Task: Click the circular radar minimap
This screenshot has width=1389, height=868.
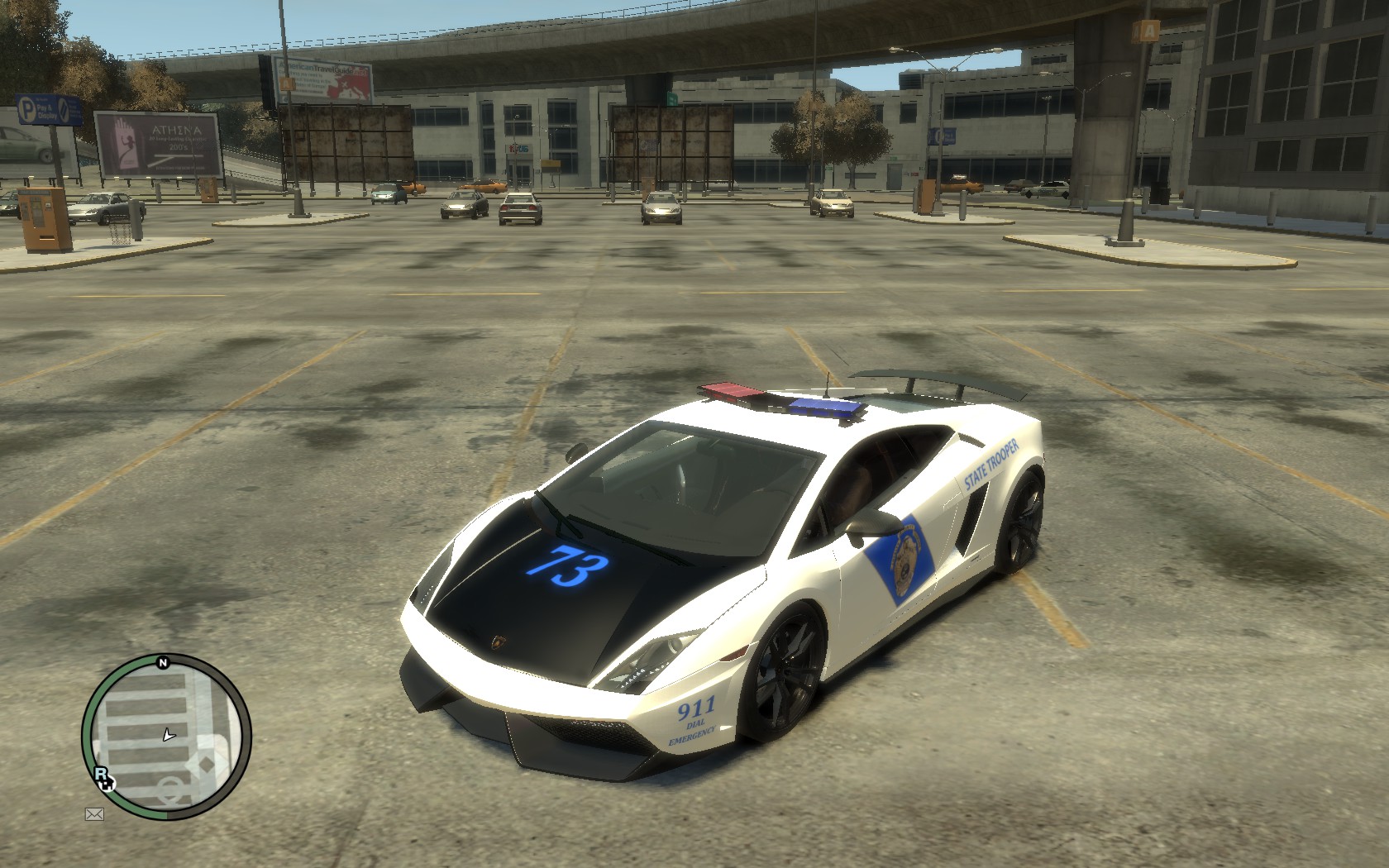Action: [x=166, y=736]
